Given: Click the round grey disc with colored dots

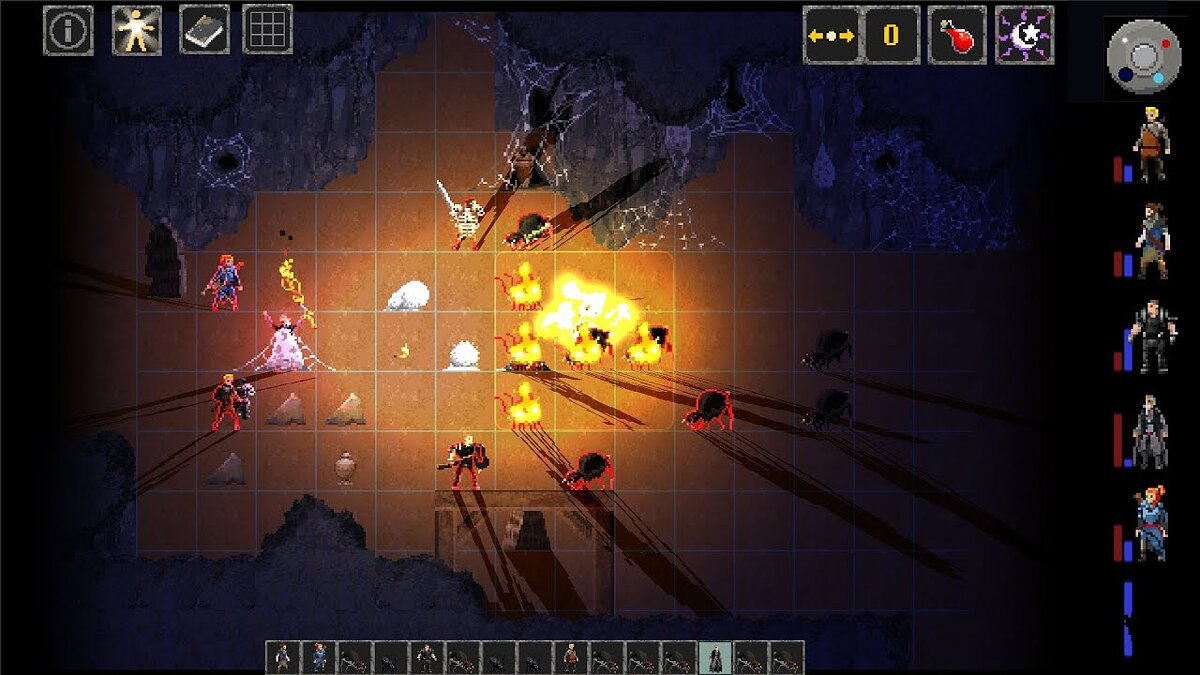Looking at the screenshot, I should [1144, 57].
